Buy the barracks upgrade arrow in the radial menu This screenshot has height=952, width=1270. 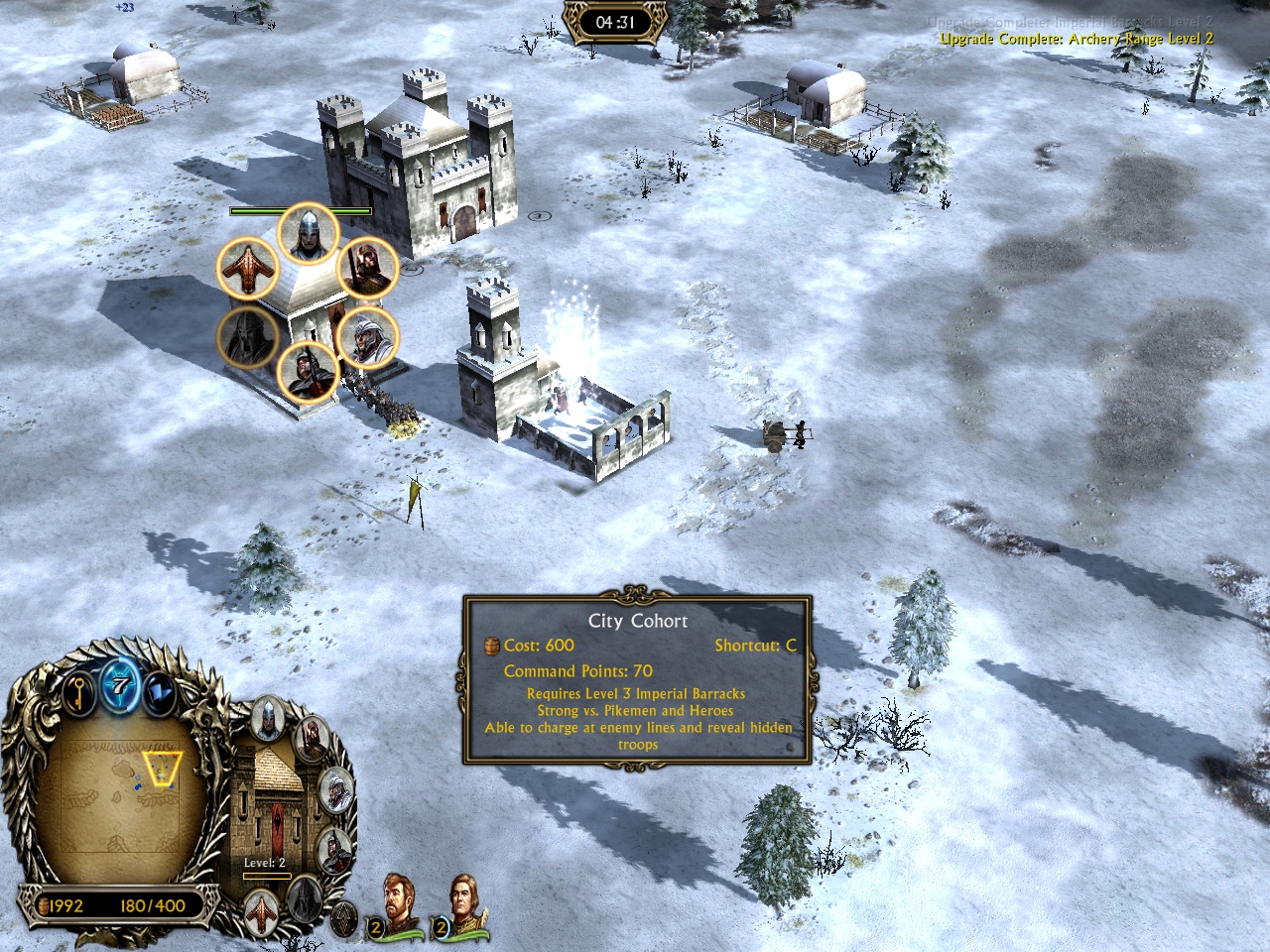pos(247,269)
